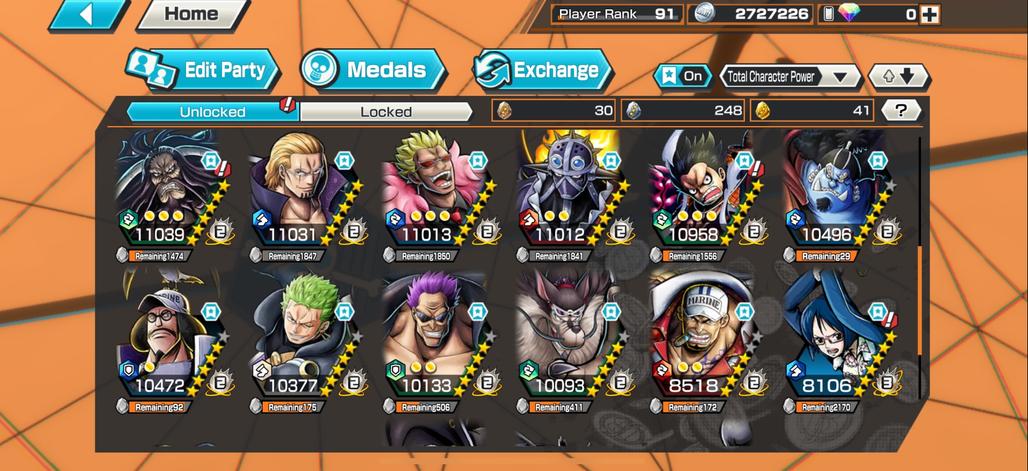
Task: Open the Edit Party screen
Action: (202, 70)
